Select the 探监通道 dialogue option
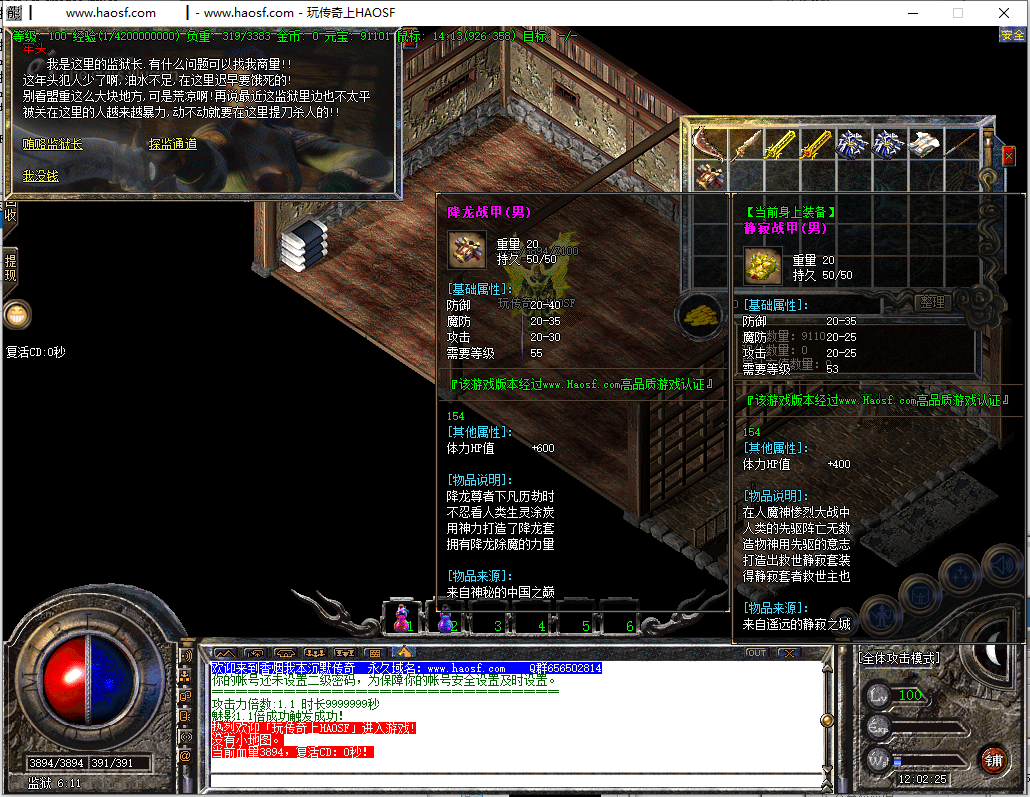This screenshot has height=797, width=1030. click(x=172, y=144)
